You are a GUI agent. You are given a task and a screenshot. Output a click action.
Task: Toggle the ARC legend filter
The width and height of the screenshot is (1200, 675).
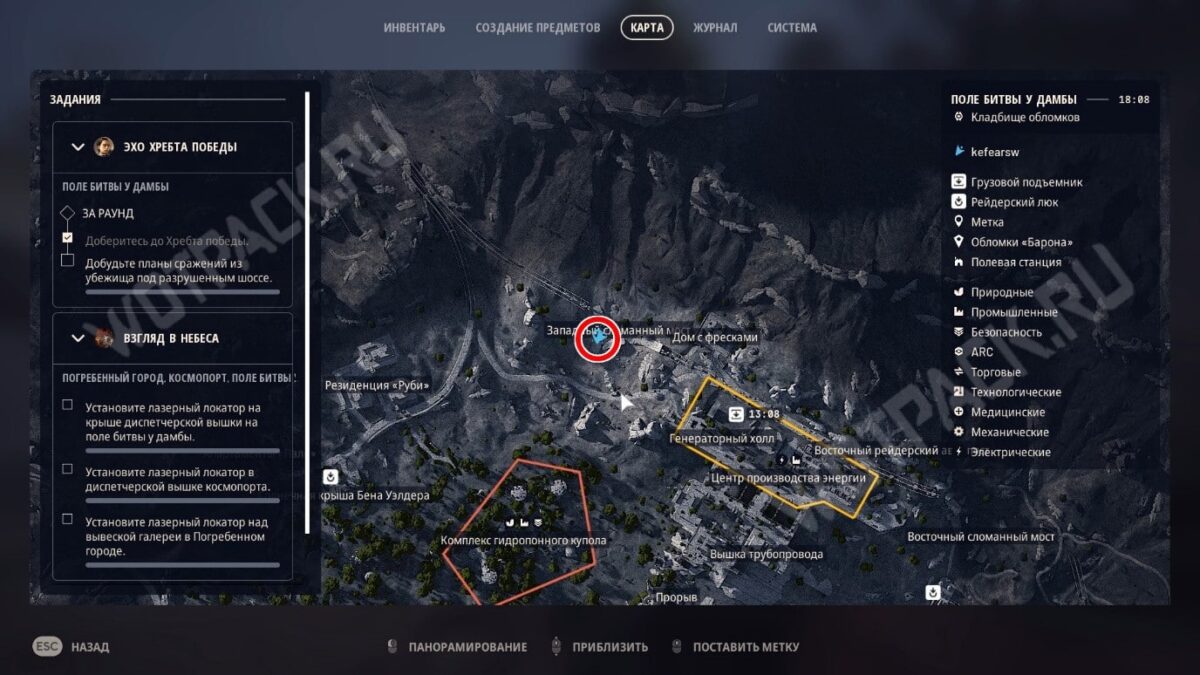coord(981,352)
